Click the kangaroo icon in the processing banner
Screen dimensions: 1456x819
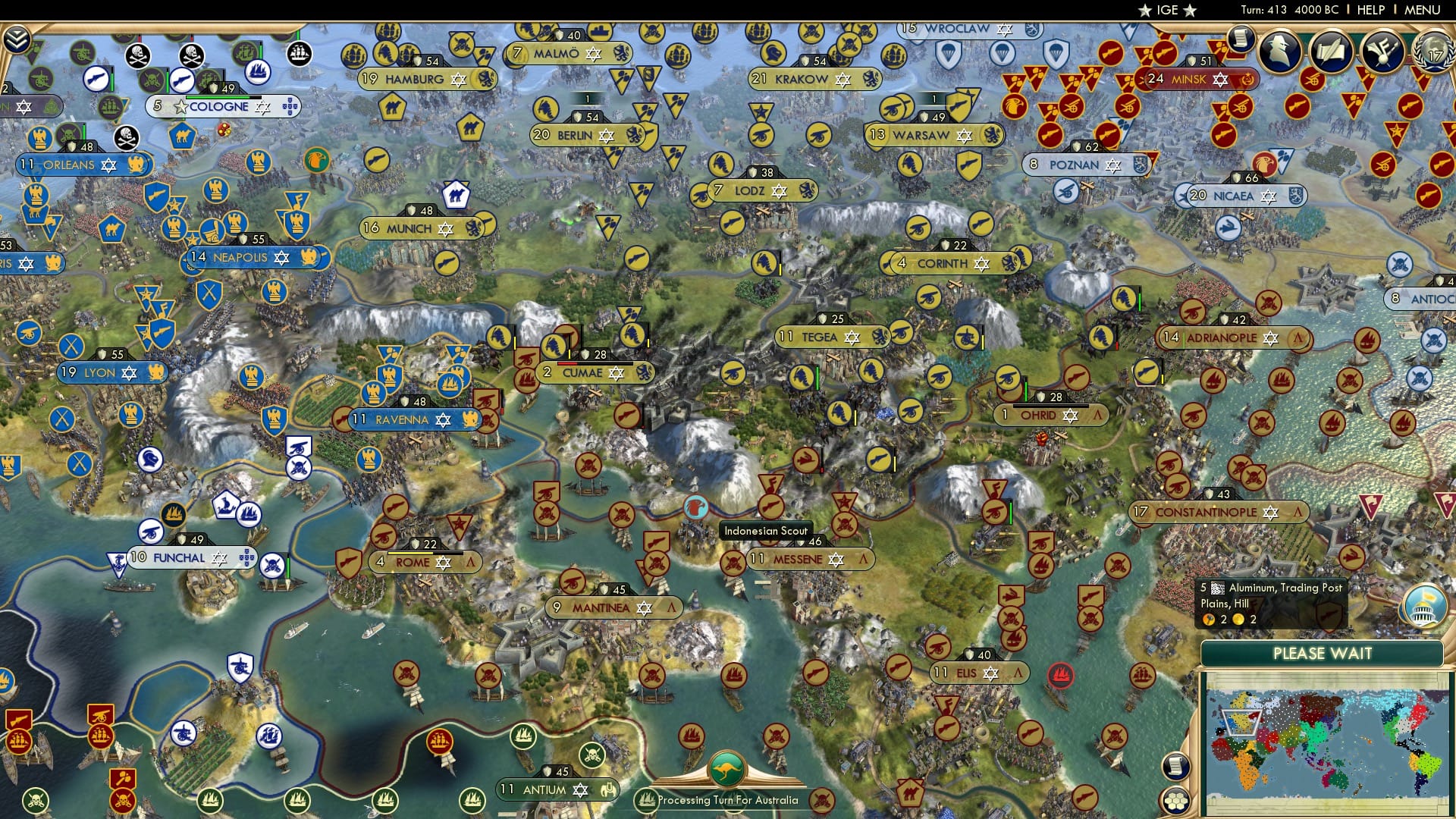(x=726, y=770)
